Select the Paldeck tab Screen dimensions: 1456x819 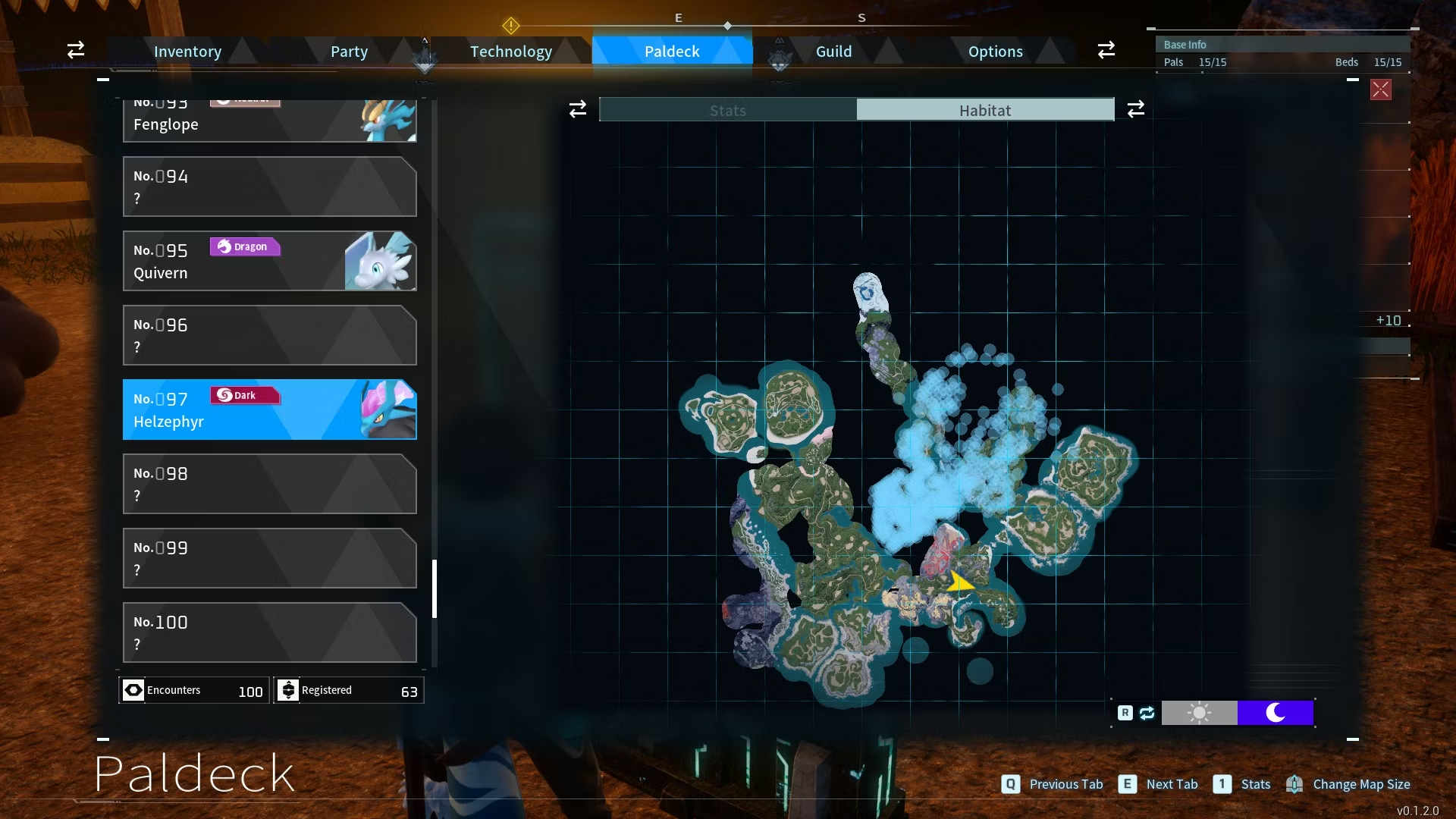(x=672, y=52)
